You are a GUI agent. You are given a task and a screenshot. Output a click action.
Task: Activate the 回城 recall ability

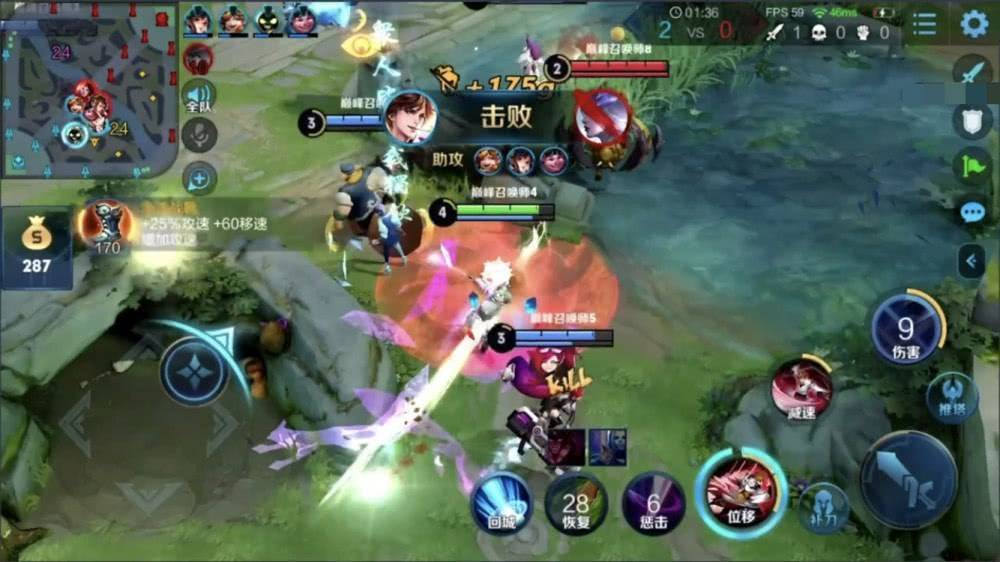tap(501, 501)
